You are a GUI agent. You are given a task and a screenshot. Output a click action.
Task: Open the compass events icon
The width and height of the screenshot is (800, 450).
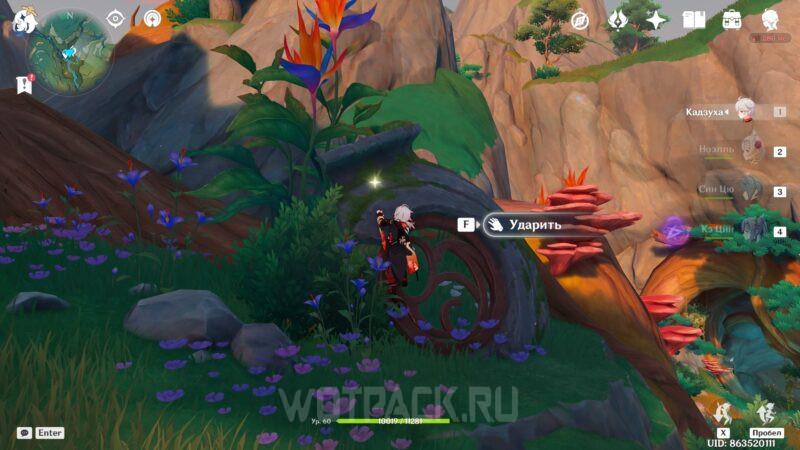[580, 20]
